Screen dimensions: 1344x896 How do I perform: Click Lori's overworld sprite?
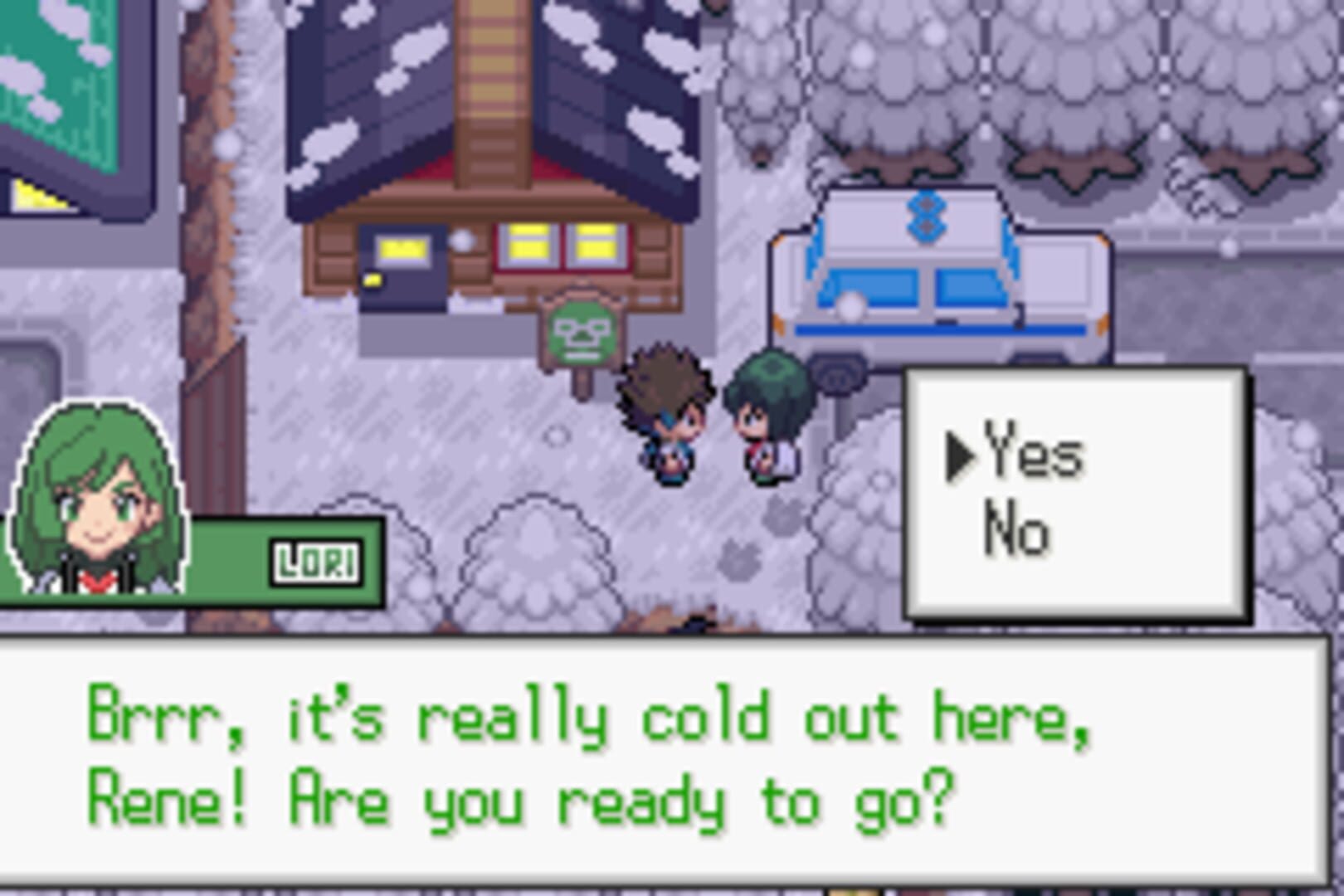click(767, 415)
